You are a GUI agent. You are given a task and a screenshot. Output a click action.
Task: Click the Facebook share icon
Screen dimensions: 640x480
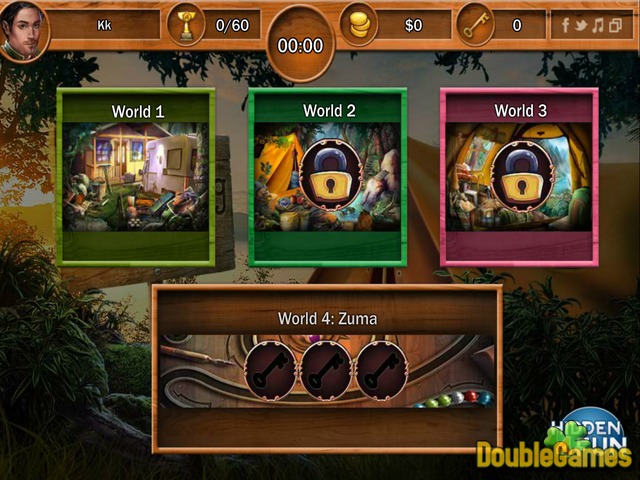[x=566, y=25]
